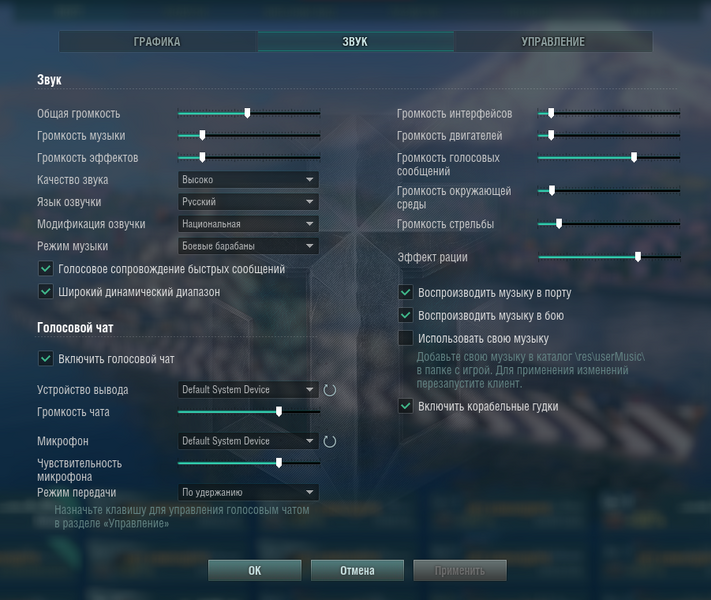Toggle Включить корабельные гудки checkbox
This screenshot has height=600, width=711.
(406, 407)
